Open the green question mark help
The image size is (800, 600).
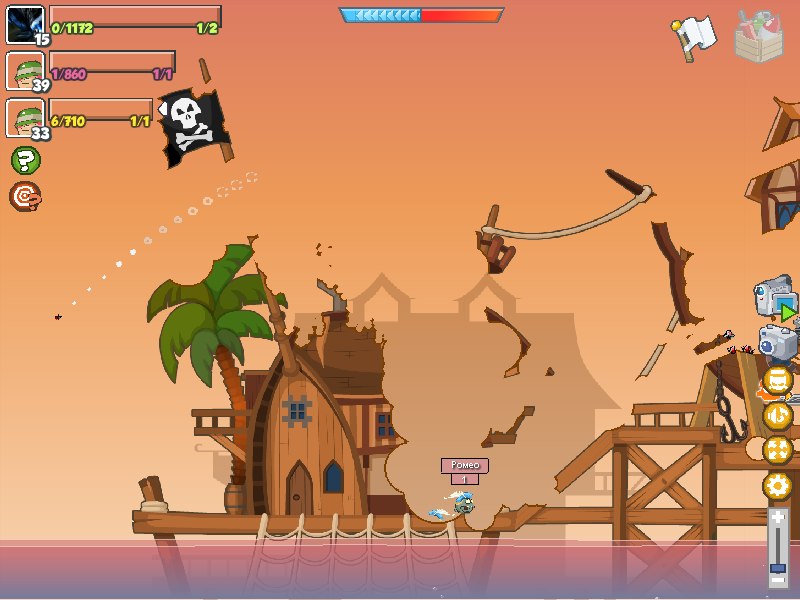(x=25, y=160)
